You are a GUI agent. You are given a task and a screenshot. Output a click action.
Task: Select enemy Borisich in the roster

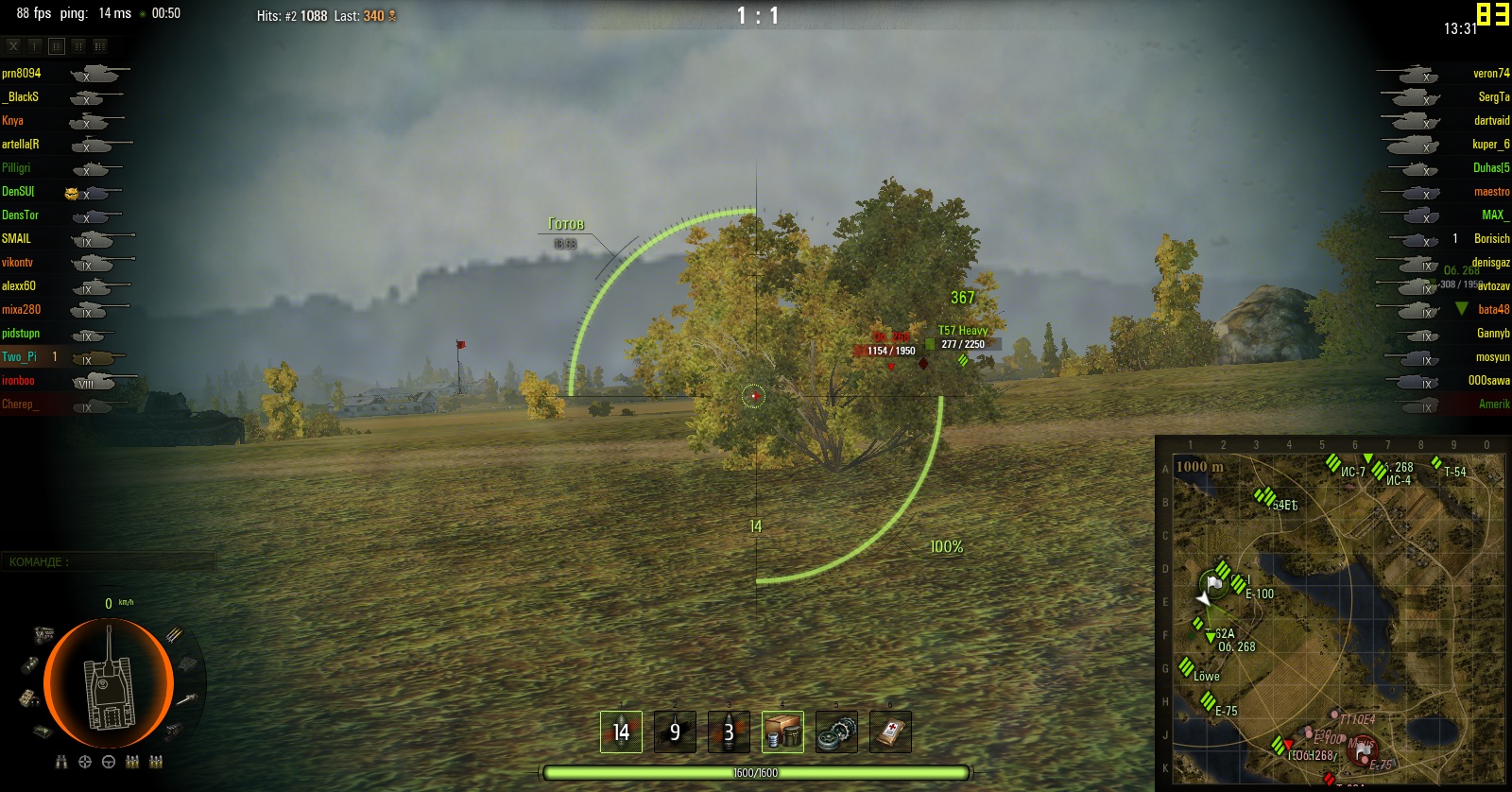[1491, 238]
